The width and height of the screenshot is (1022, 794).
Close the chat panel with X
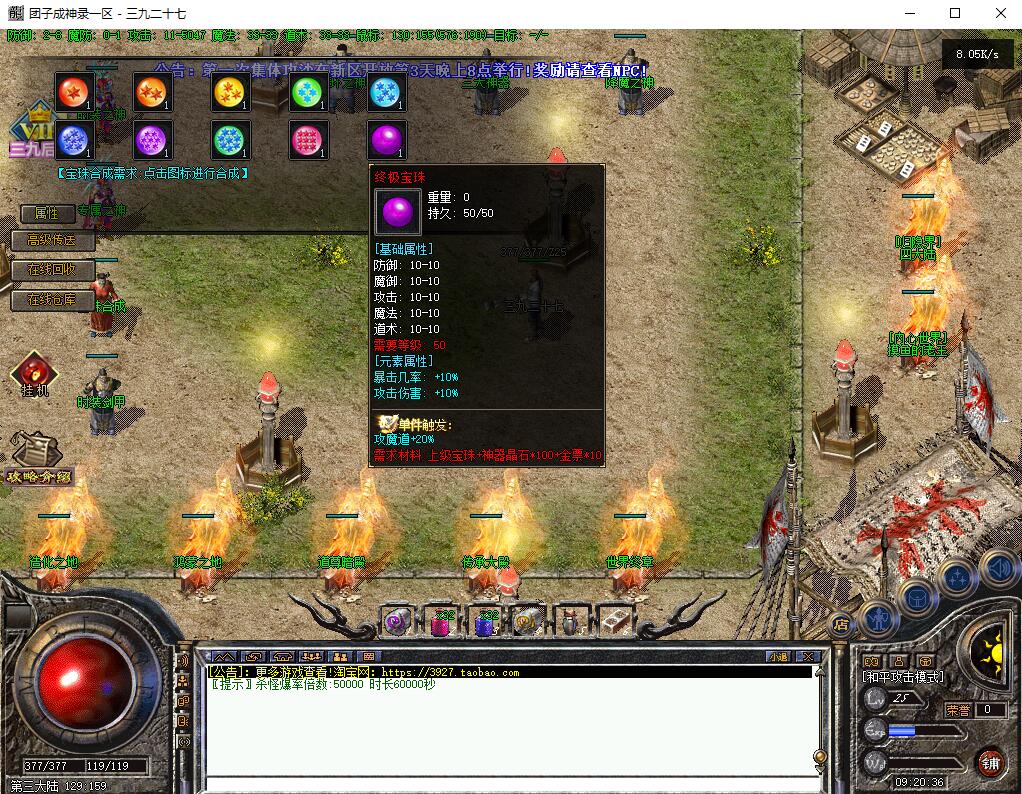click(x=808, y=657)
